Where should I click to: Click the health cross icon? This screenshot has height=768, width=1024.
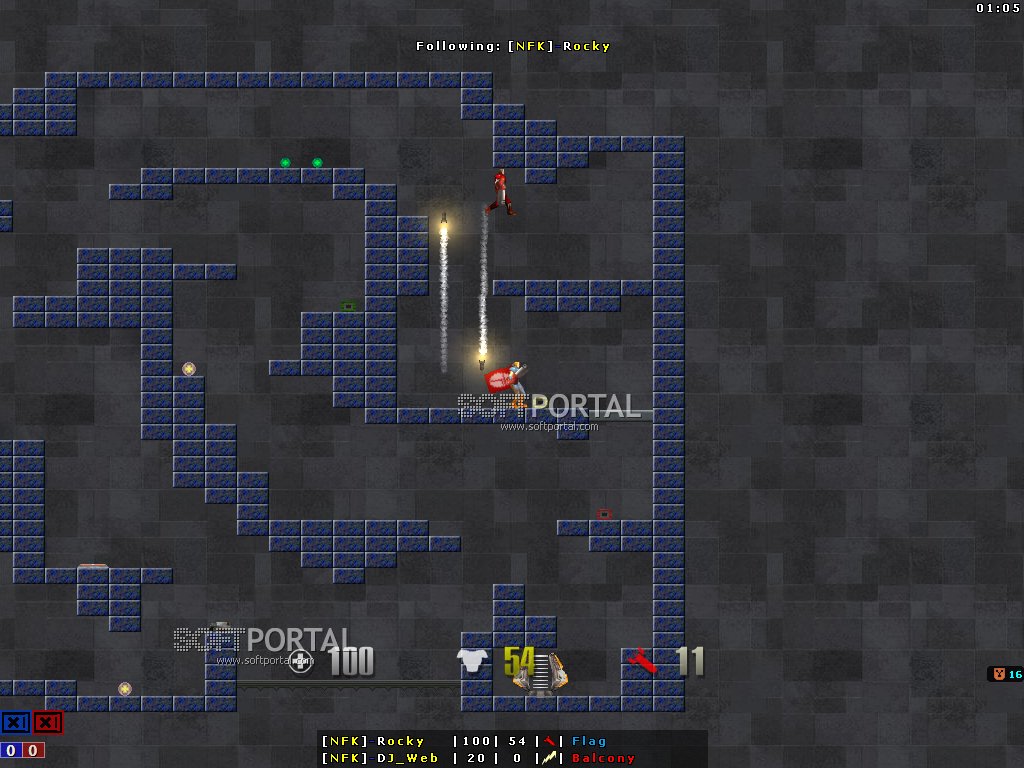click(x=299, y=661)
